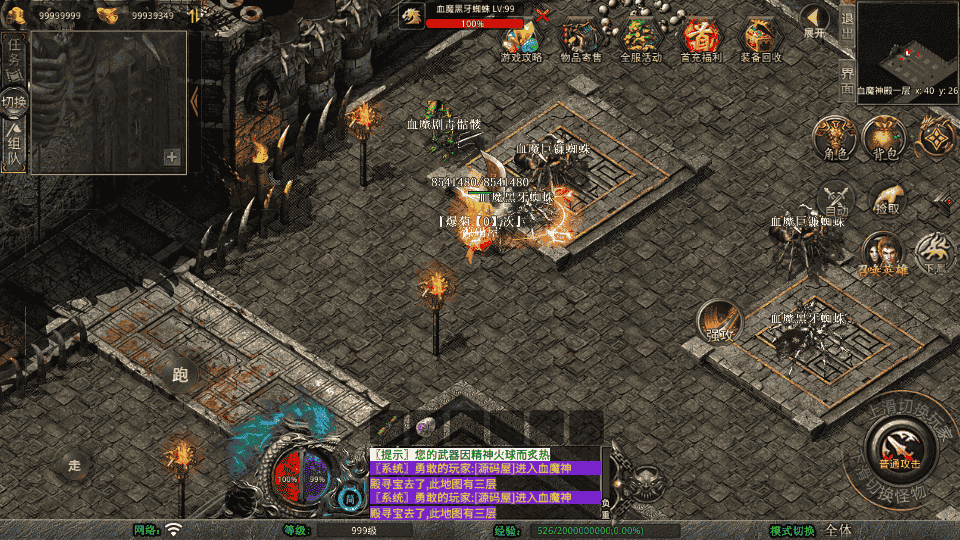960x540 pixels.
Task: Open the 装备回收 equipment recycling chest
Action: coord(760,38)
